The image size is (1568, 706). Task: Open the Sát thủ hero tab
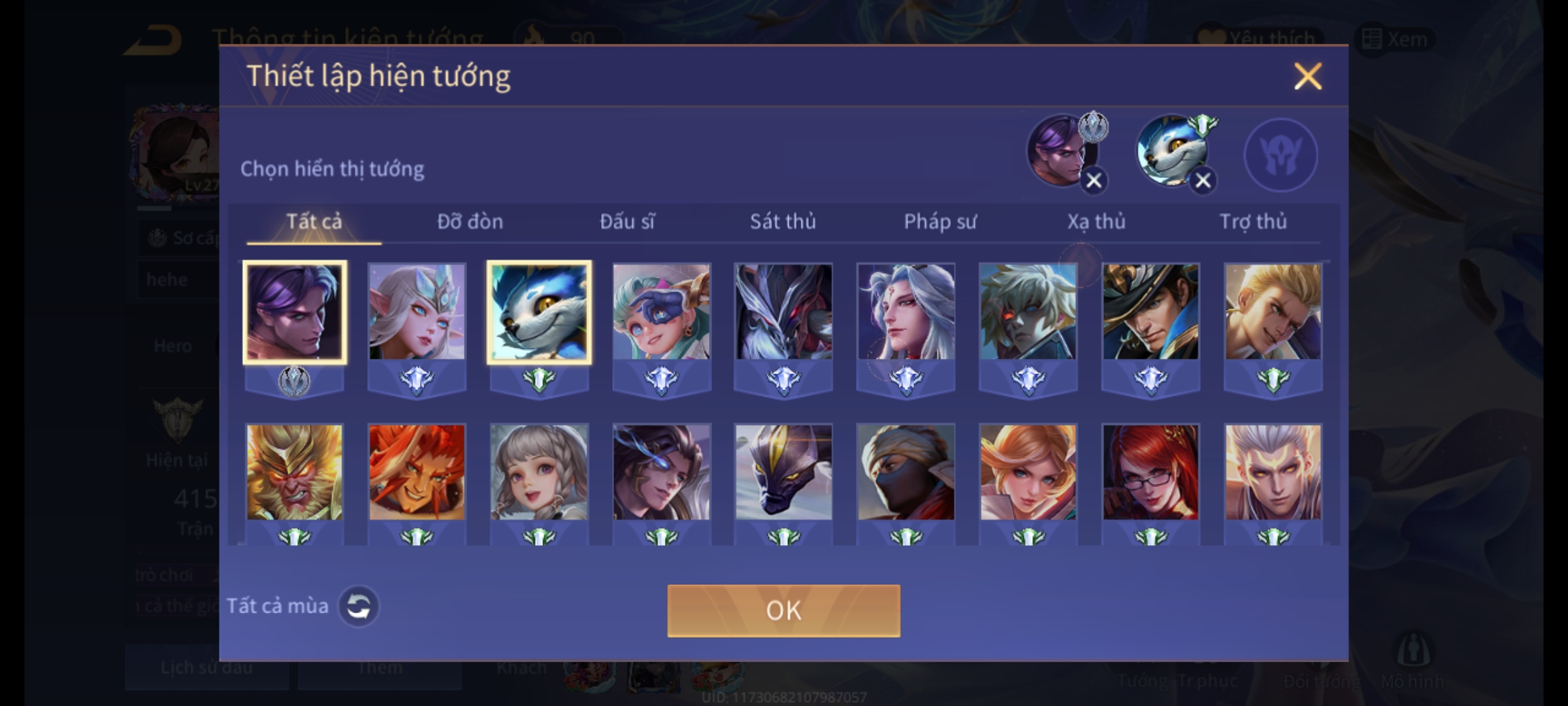click(783, 222)
